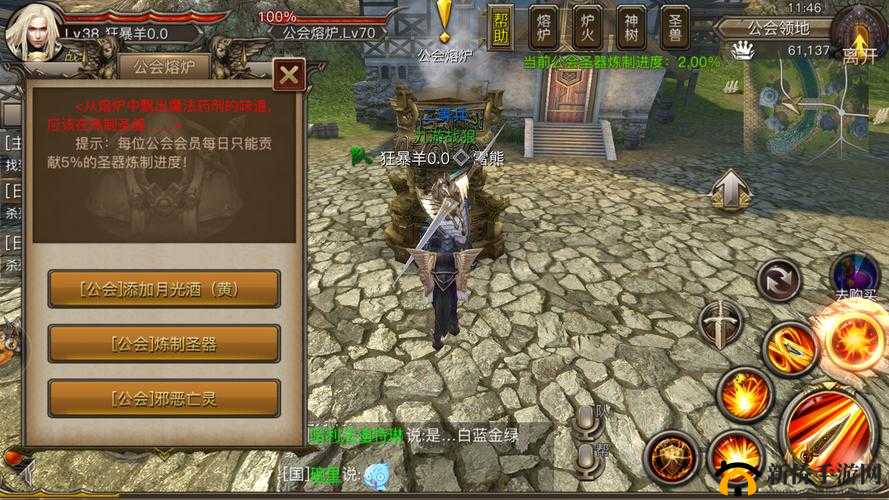
Task: Select the 炼制圣器 guild option
Action: pyautogui.click(x=164, y=344)
